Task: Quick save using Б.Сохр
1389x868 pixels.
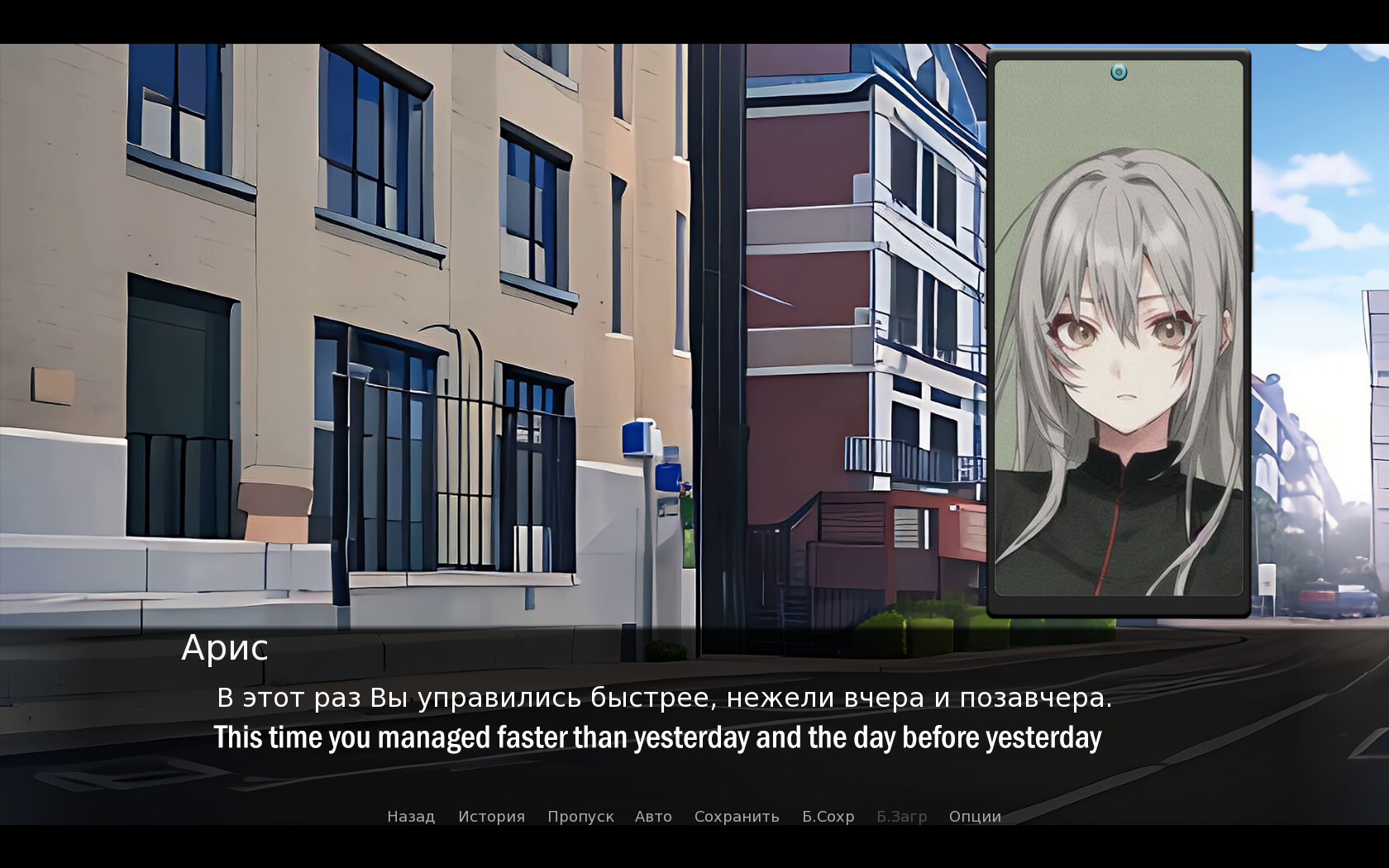Action: (827, 816)
